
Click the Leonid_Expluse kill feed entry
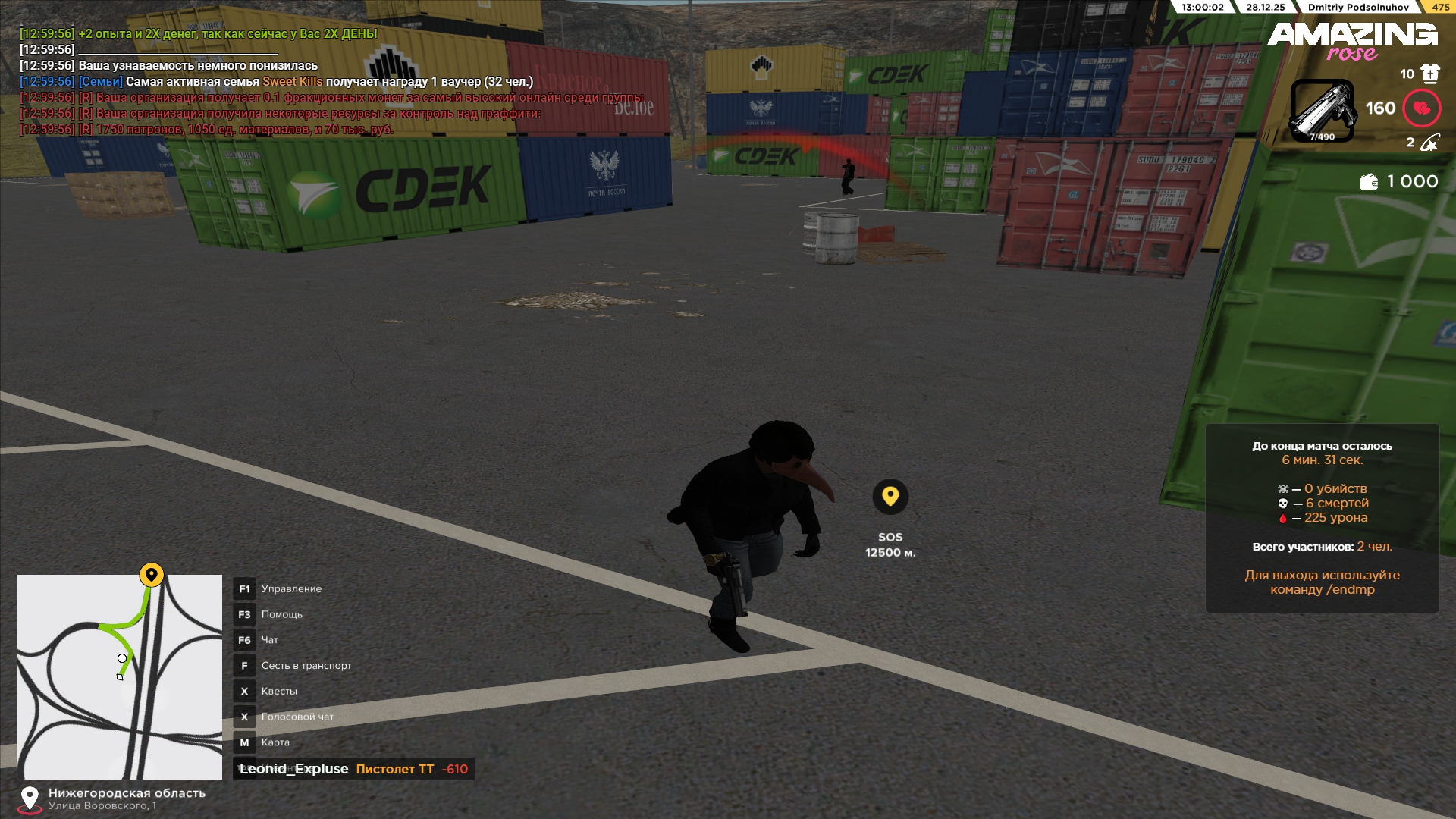(x=353, y=769)
